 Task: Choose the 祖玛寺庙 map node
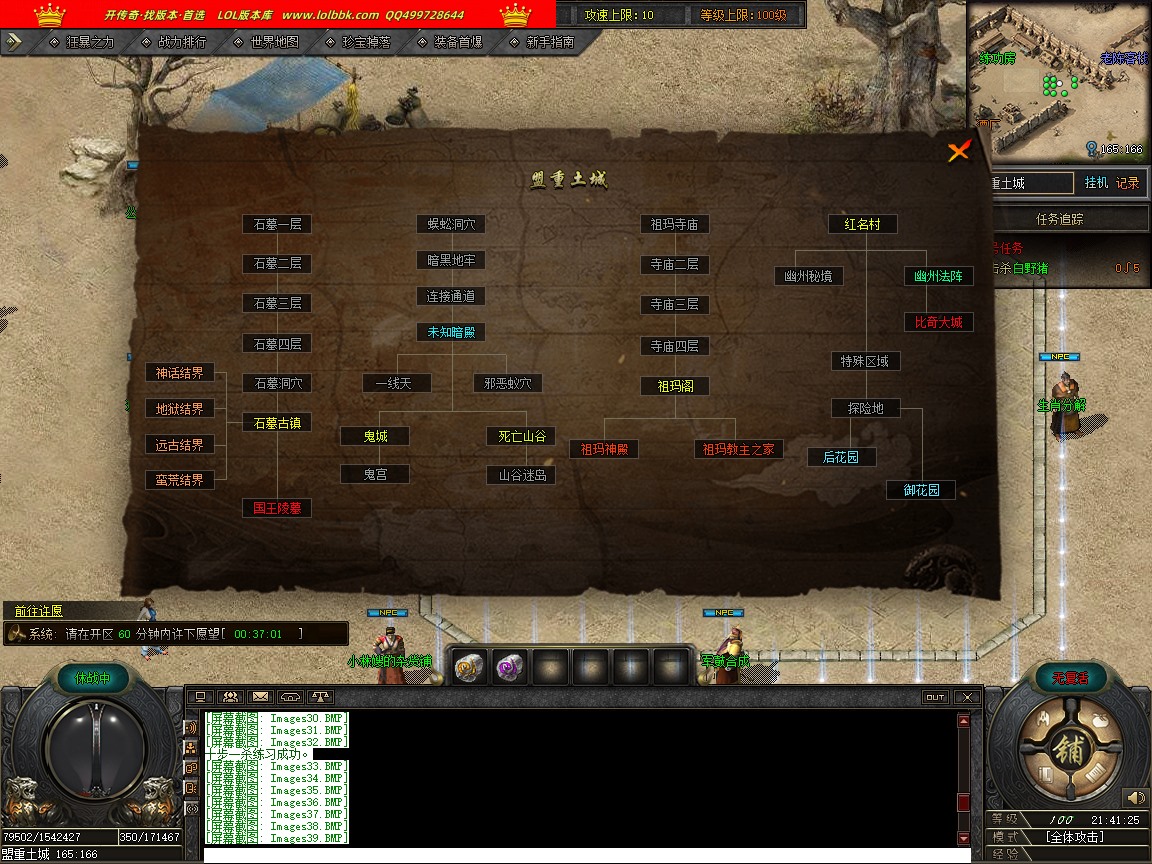pos(675,224)
